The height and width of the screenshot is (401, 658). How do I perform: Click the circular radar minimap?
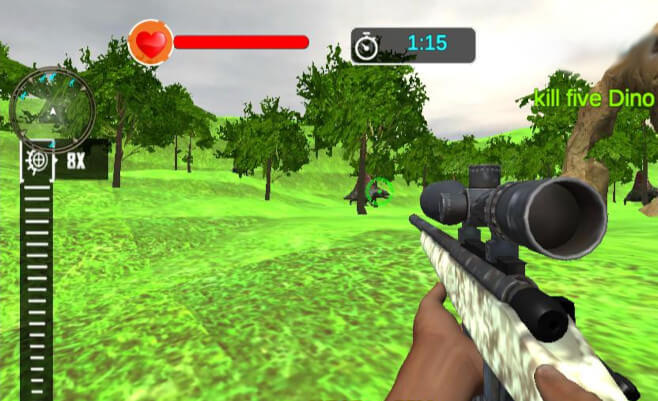(52, 106)
